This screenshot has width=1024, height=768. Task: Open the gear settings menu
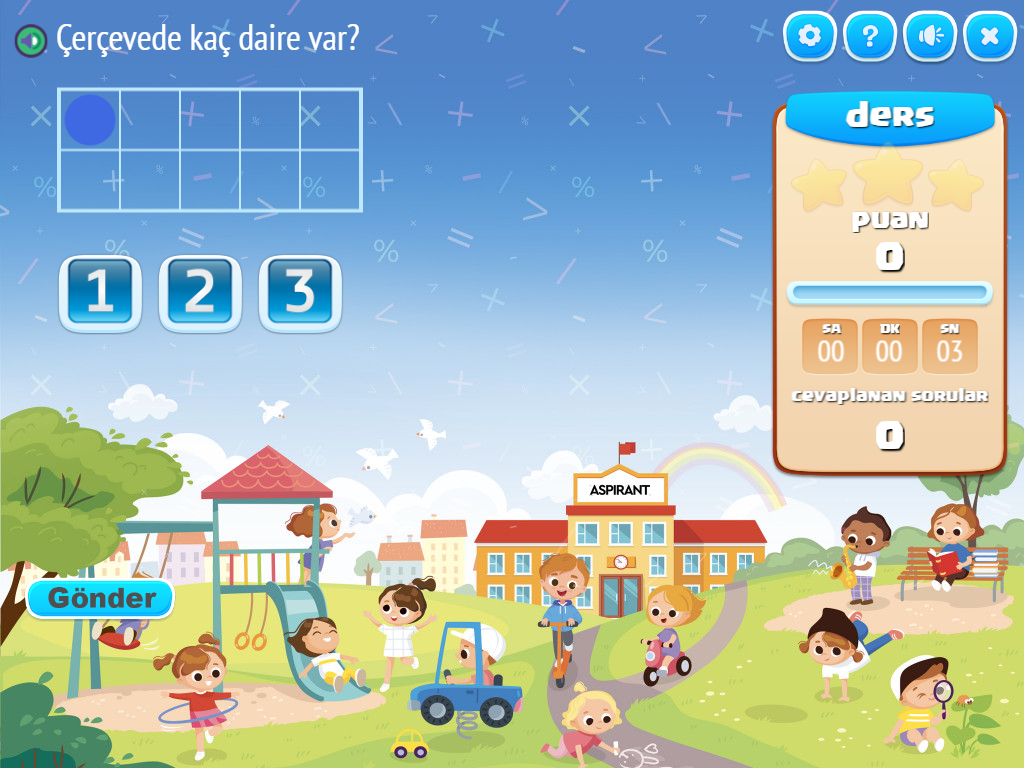pyautogui.click(x=810, y=37)
